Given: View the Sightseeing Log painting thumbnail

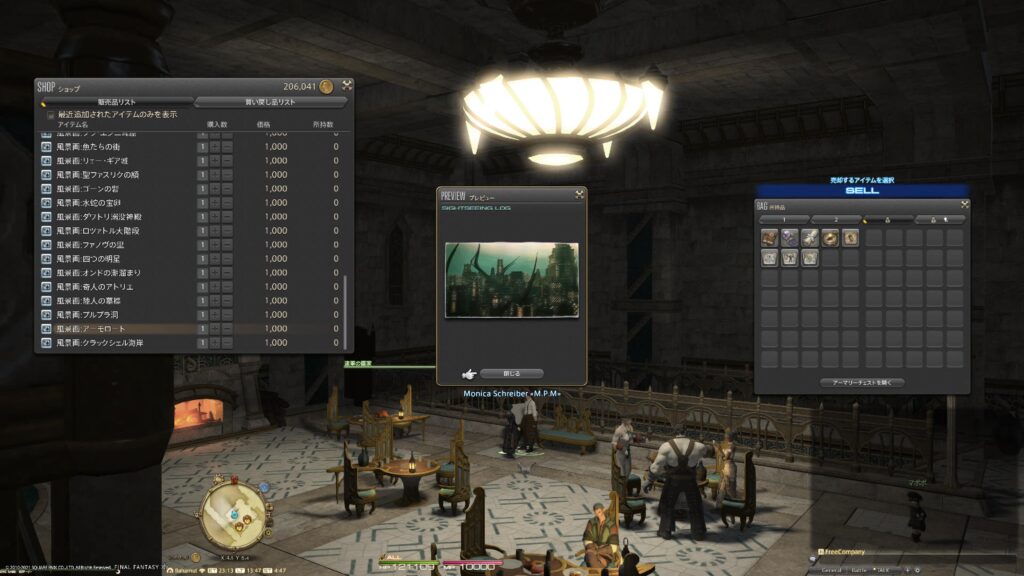Looking at the screenshot, I should (511, 279).
